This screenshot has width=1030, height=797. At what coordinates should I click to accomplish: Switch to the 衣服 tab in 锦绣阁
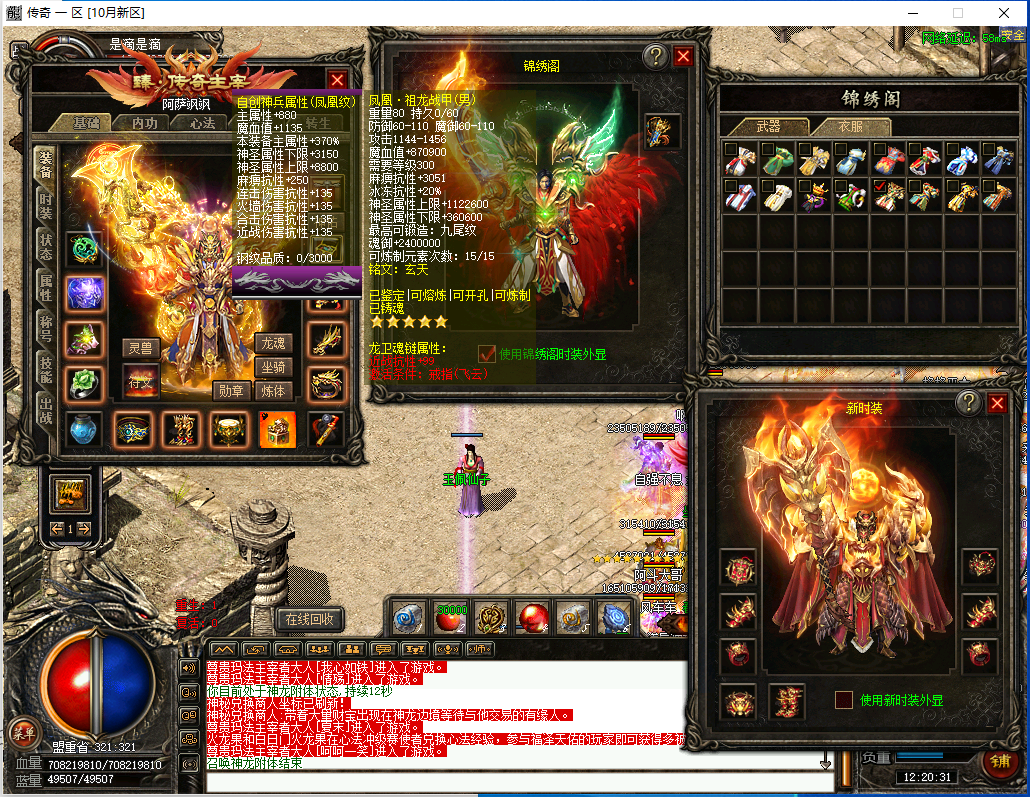[850, 127]
